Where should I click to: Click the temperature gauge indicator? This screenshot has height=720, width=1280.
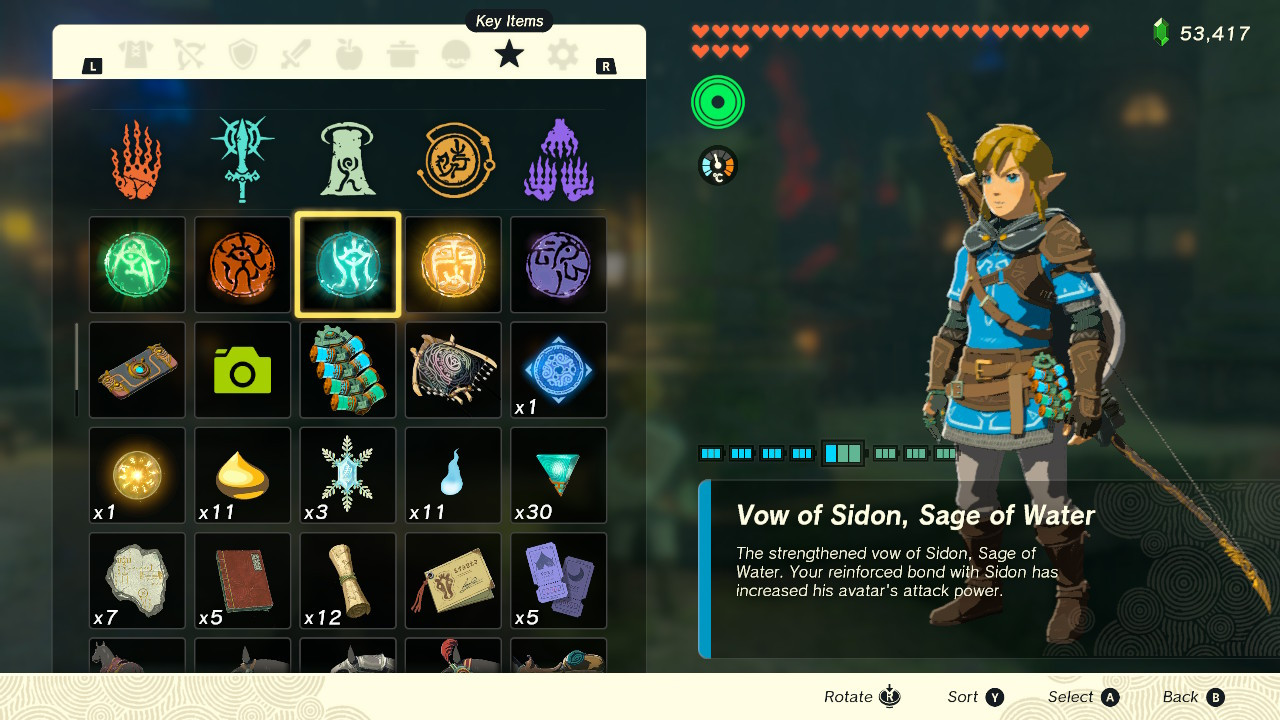click(717, 166)
